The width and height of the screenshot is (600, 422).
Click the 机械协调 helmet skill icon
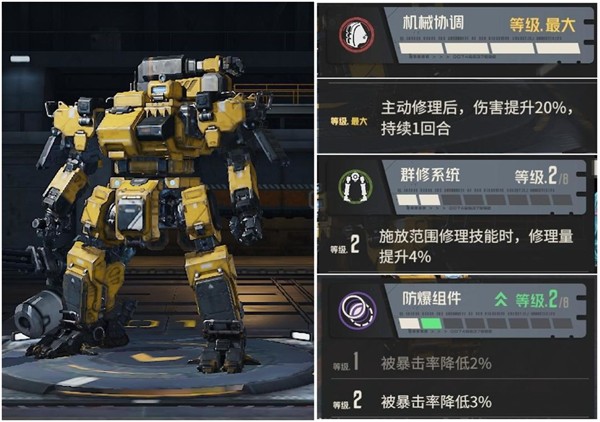[x=351, y=34]
